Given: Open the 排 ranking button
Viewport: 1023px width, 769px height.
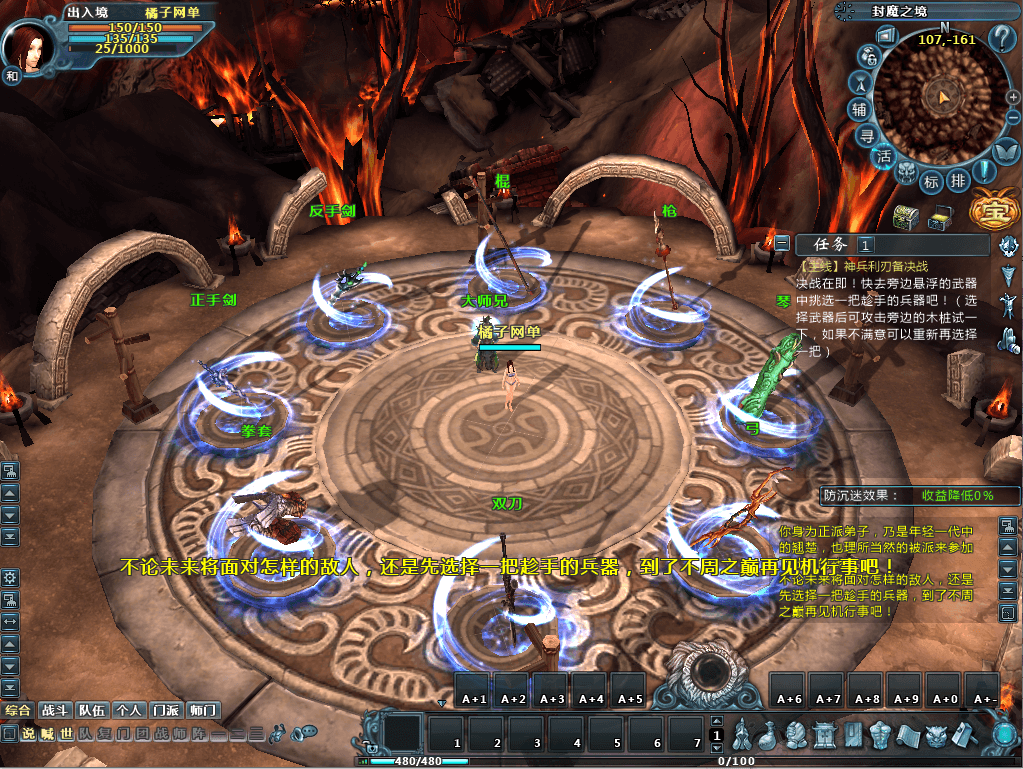Looking at the screenshot, I should (x=957, y=181).
